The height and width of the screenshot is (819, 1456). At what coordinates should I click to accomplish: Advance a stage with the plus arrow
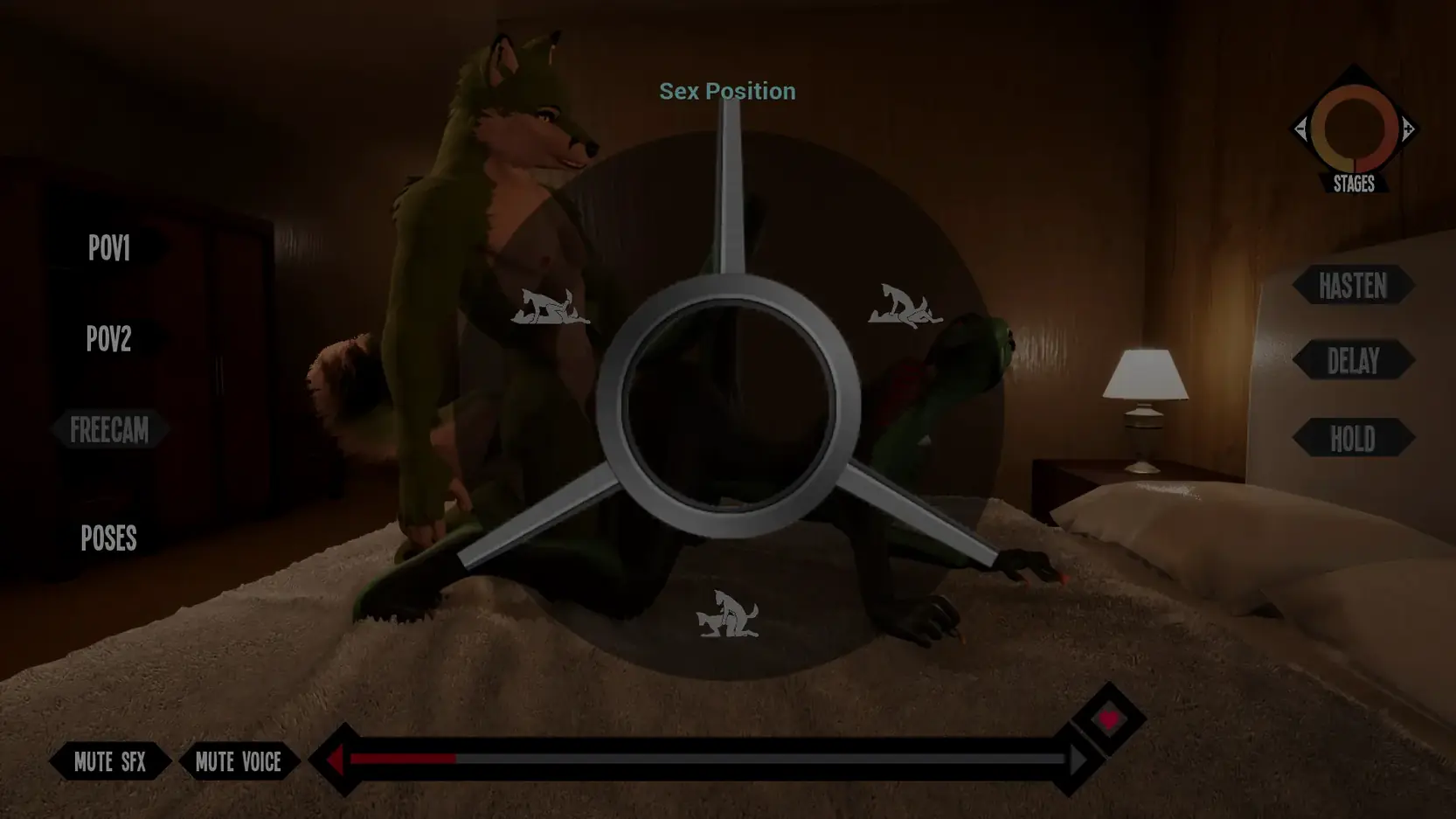[x=1408, y=129]
